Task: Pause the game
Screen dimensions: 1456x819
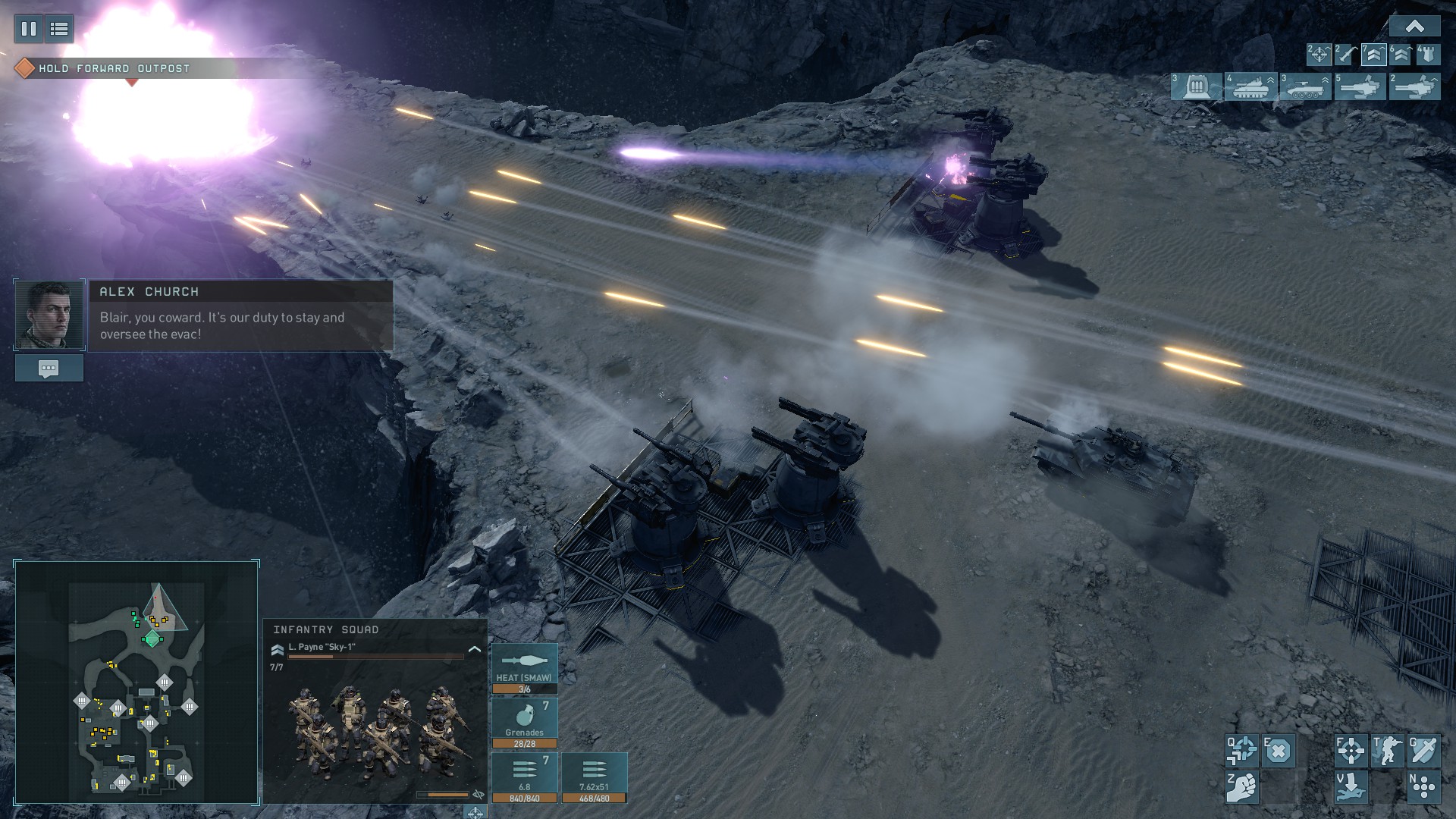Action: [29, 29]
